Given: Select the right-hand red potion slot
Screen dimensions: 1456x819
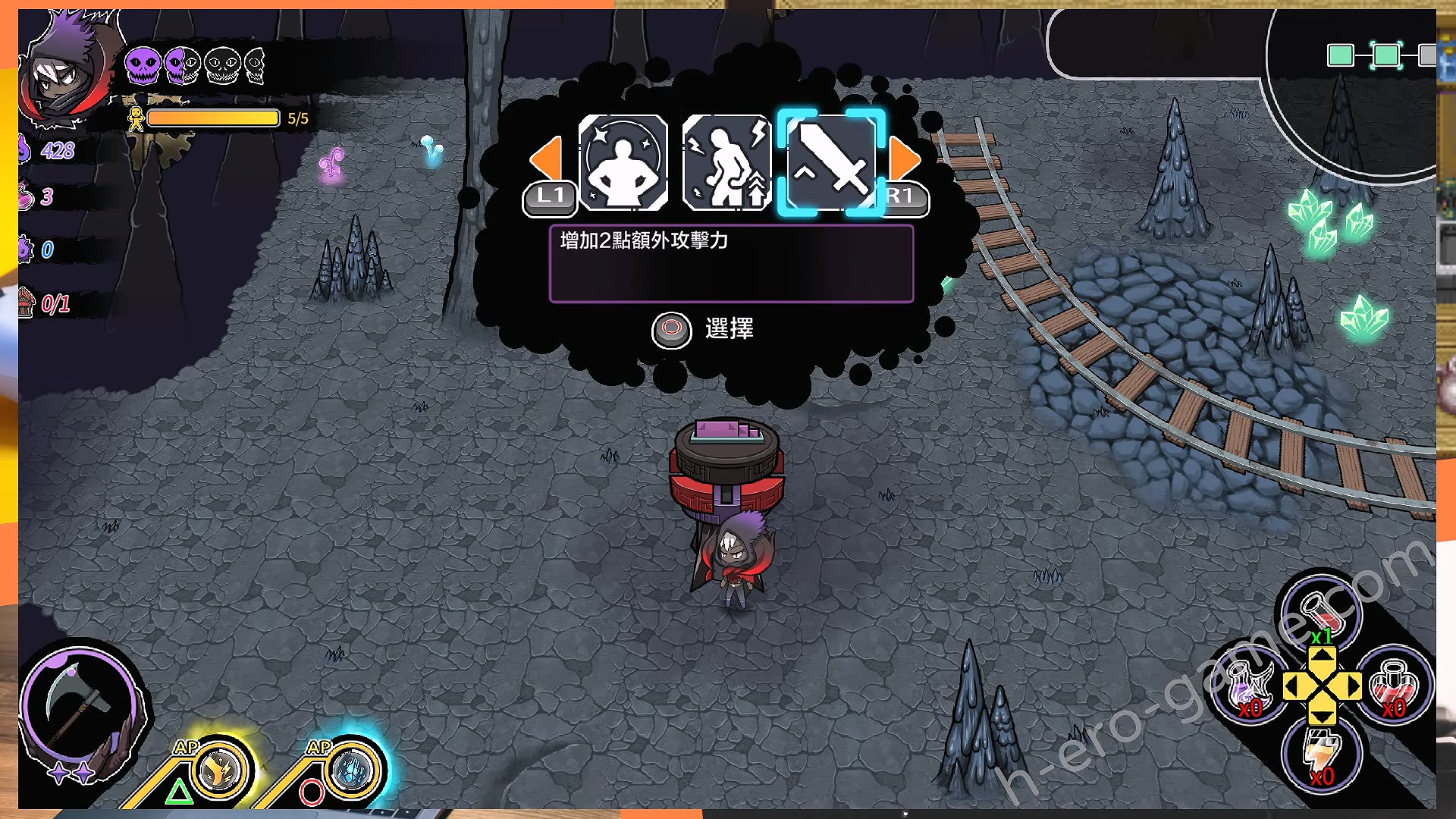Looking at the screenshot, I should tap(1394, 686).
